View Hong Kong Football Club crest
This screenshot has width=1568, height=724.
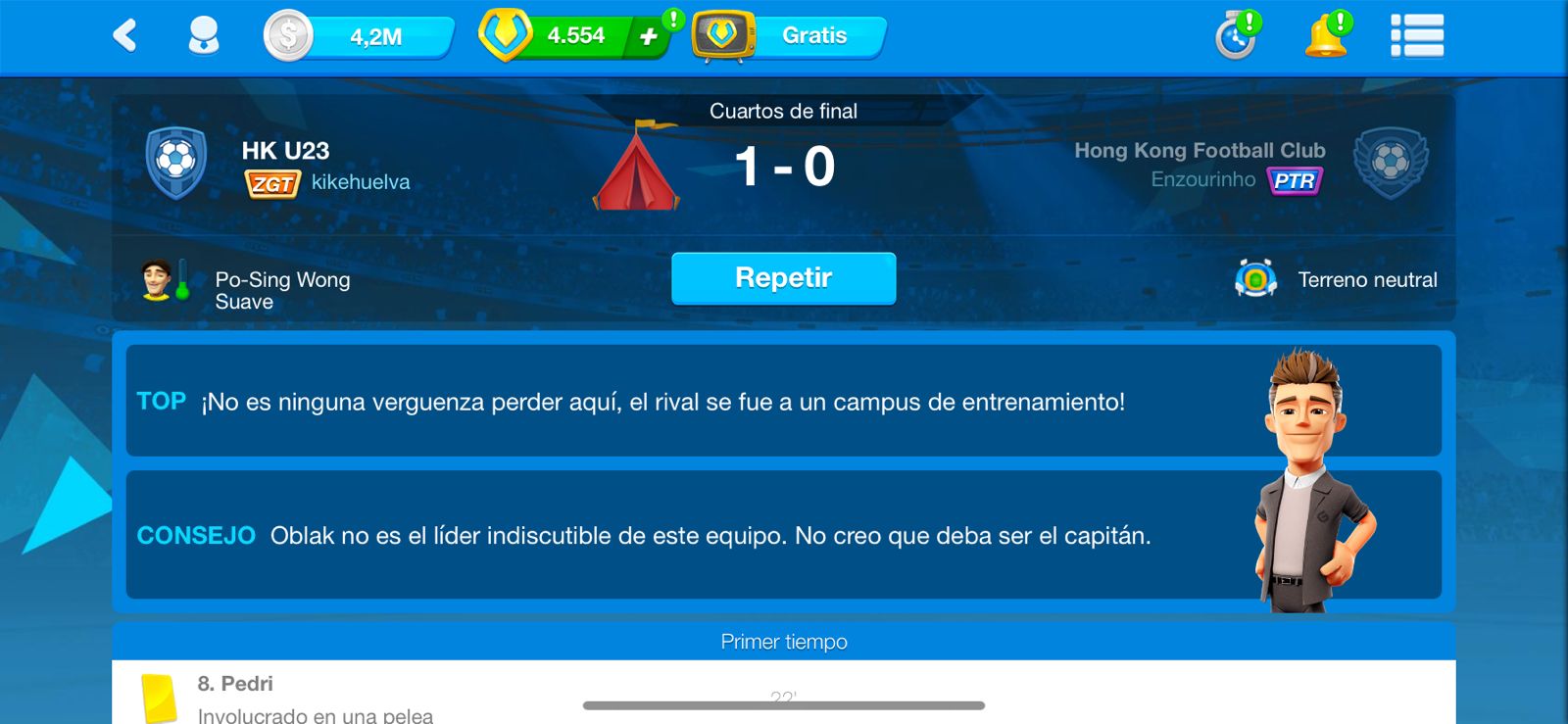click(1390, 163)
